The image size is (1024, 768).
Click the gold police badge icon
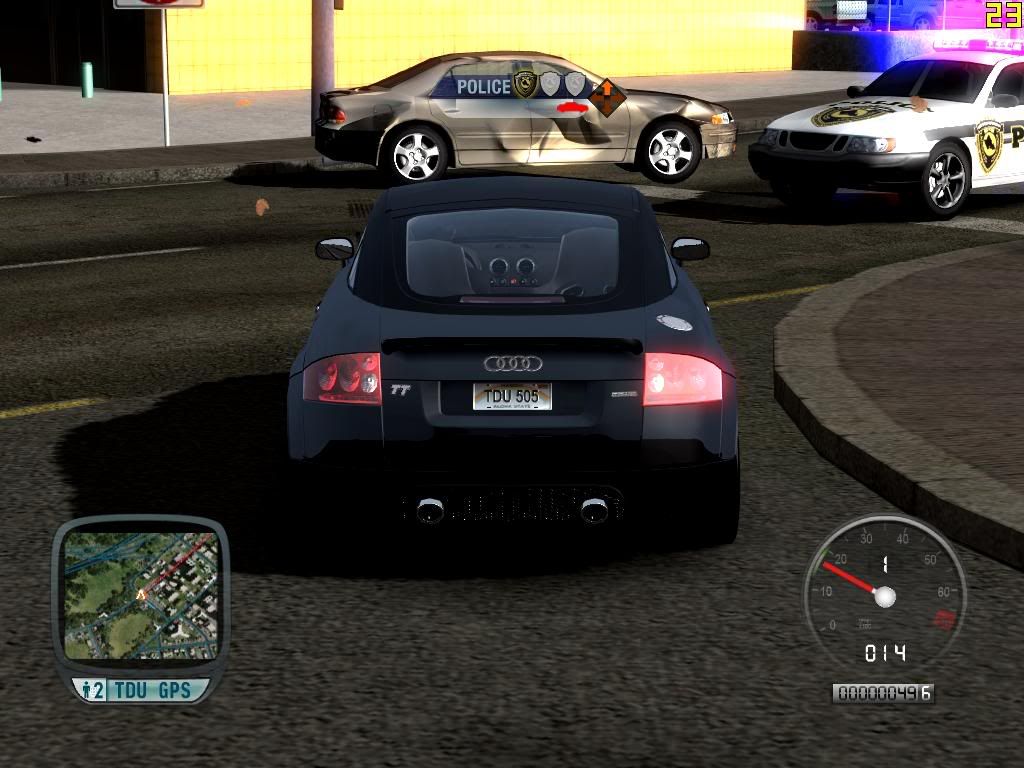[525, 84]
